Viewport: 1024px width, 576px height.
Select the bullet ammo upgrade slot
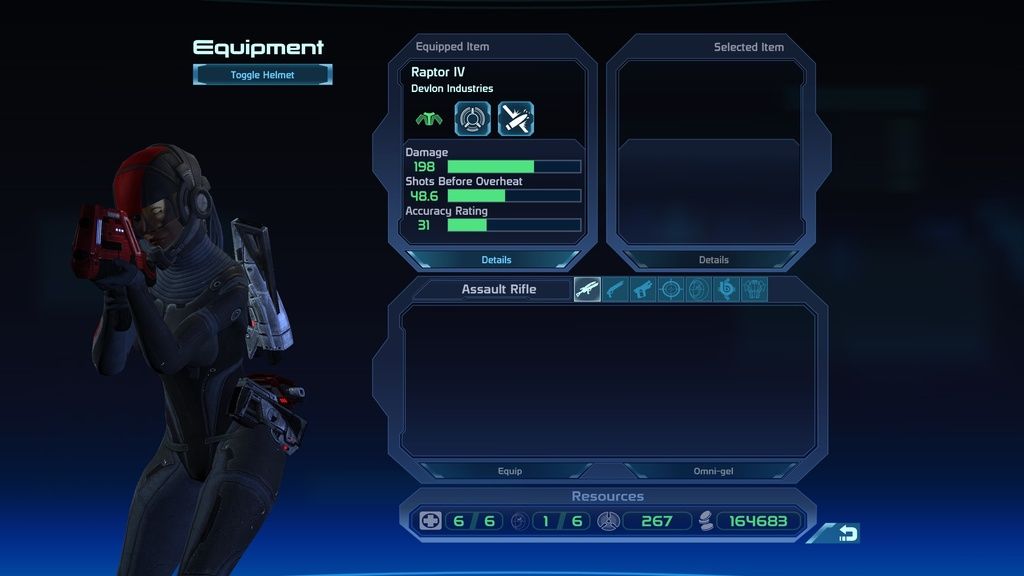[x=516, y=119]
